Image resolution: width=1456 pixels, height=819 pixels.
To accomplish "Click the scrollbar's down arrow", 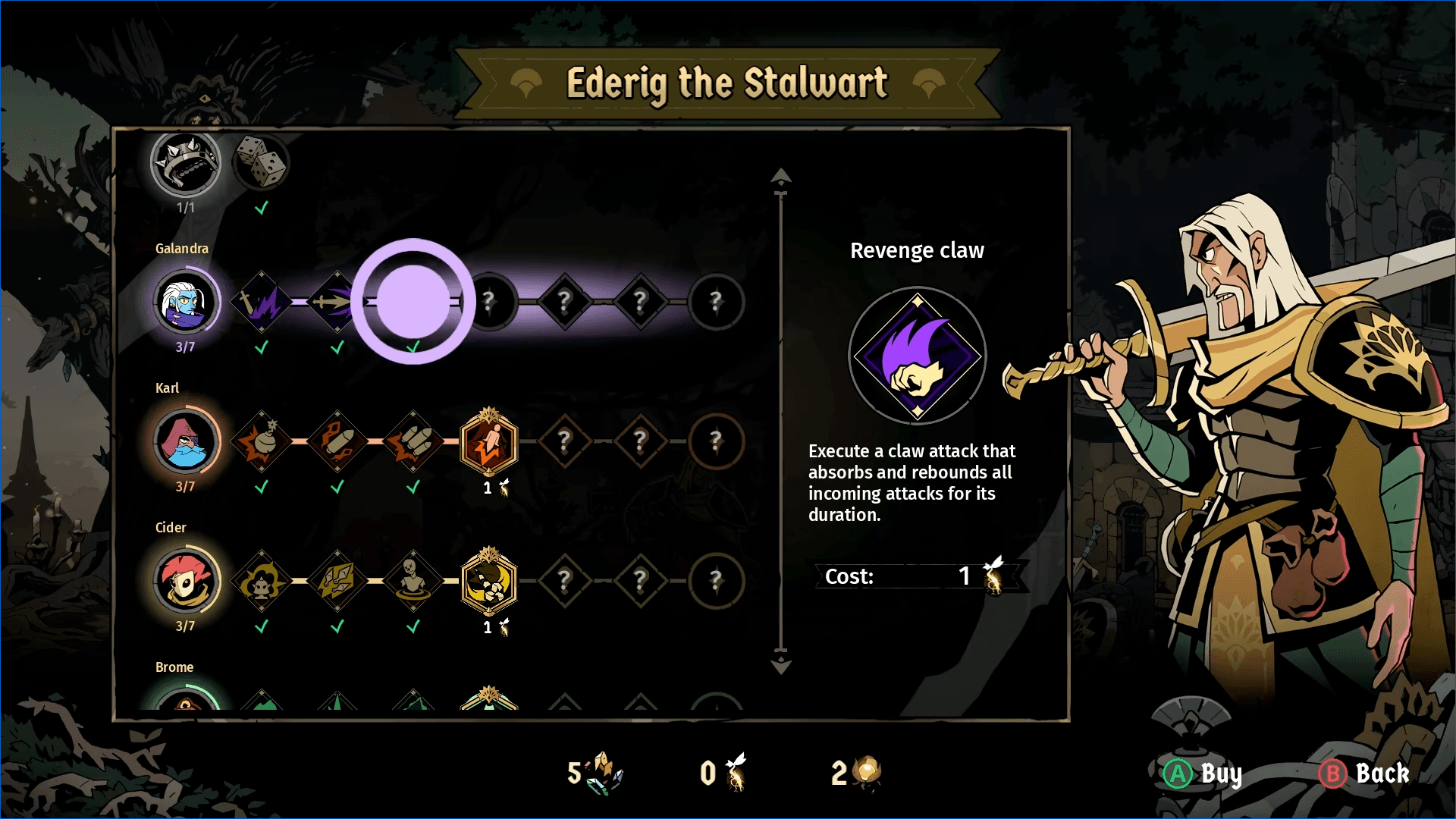I will pos(781,666).
